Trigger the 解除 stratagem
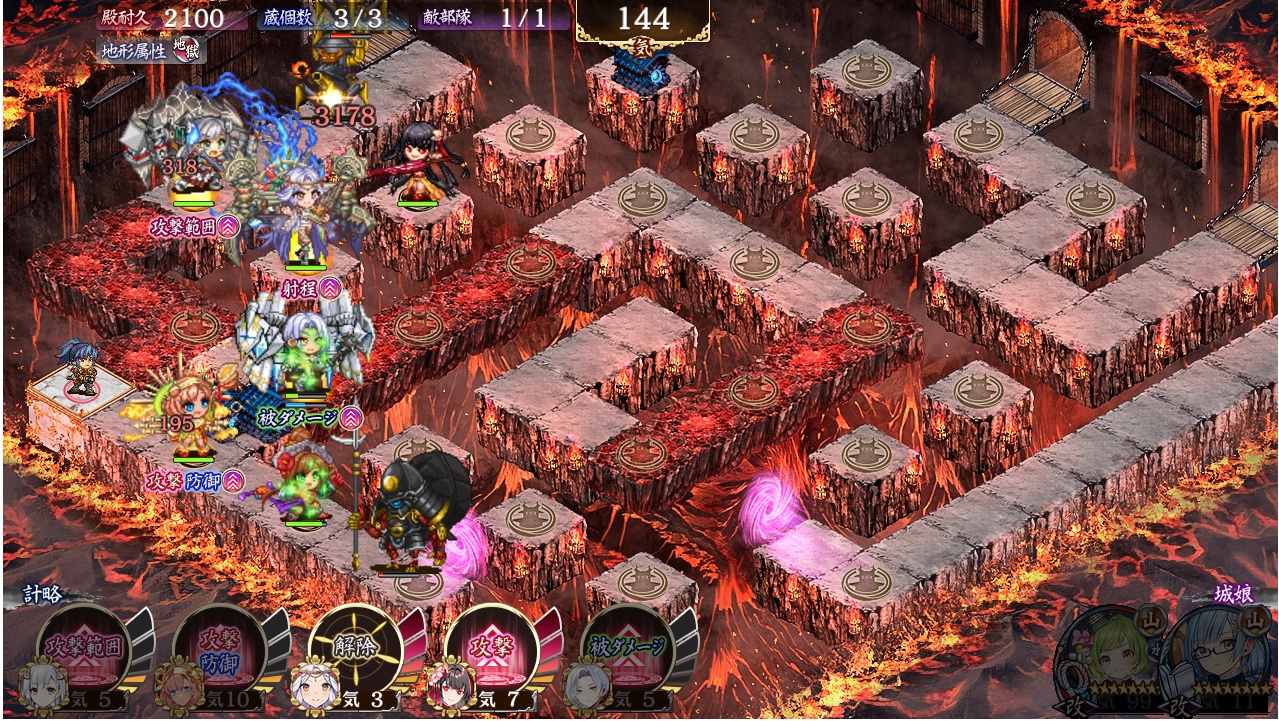 355,647
